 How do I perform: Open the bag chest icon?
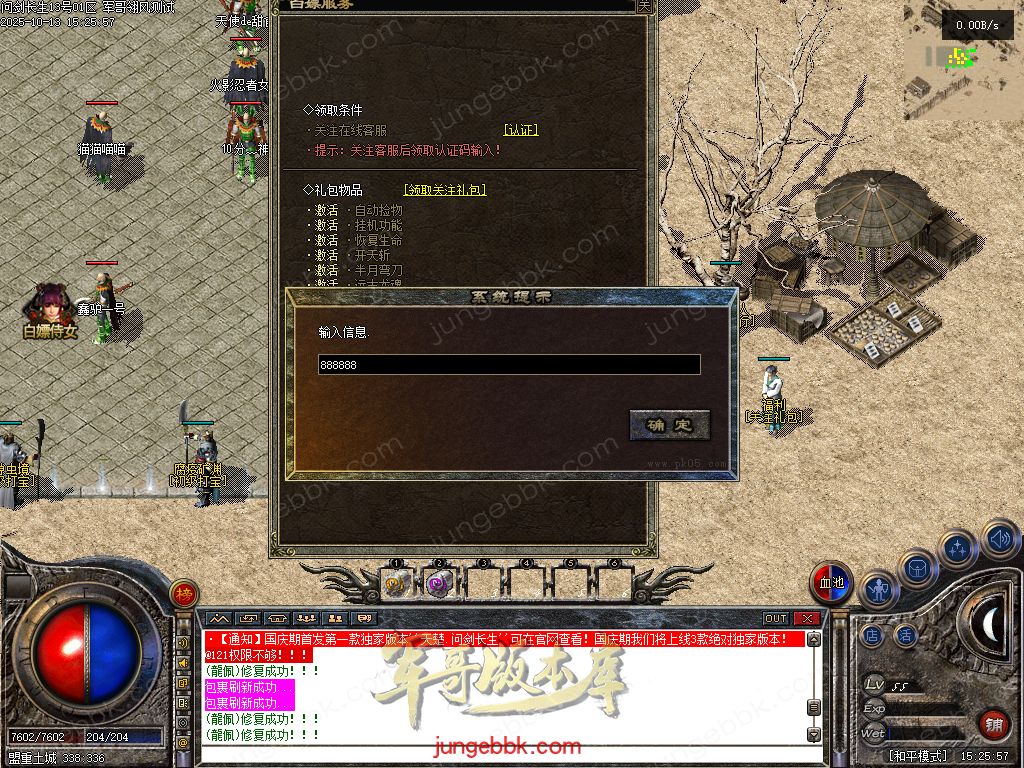click(917, 568)
